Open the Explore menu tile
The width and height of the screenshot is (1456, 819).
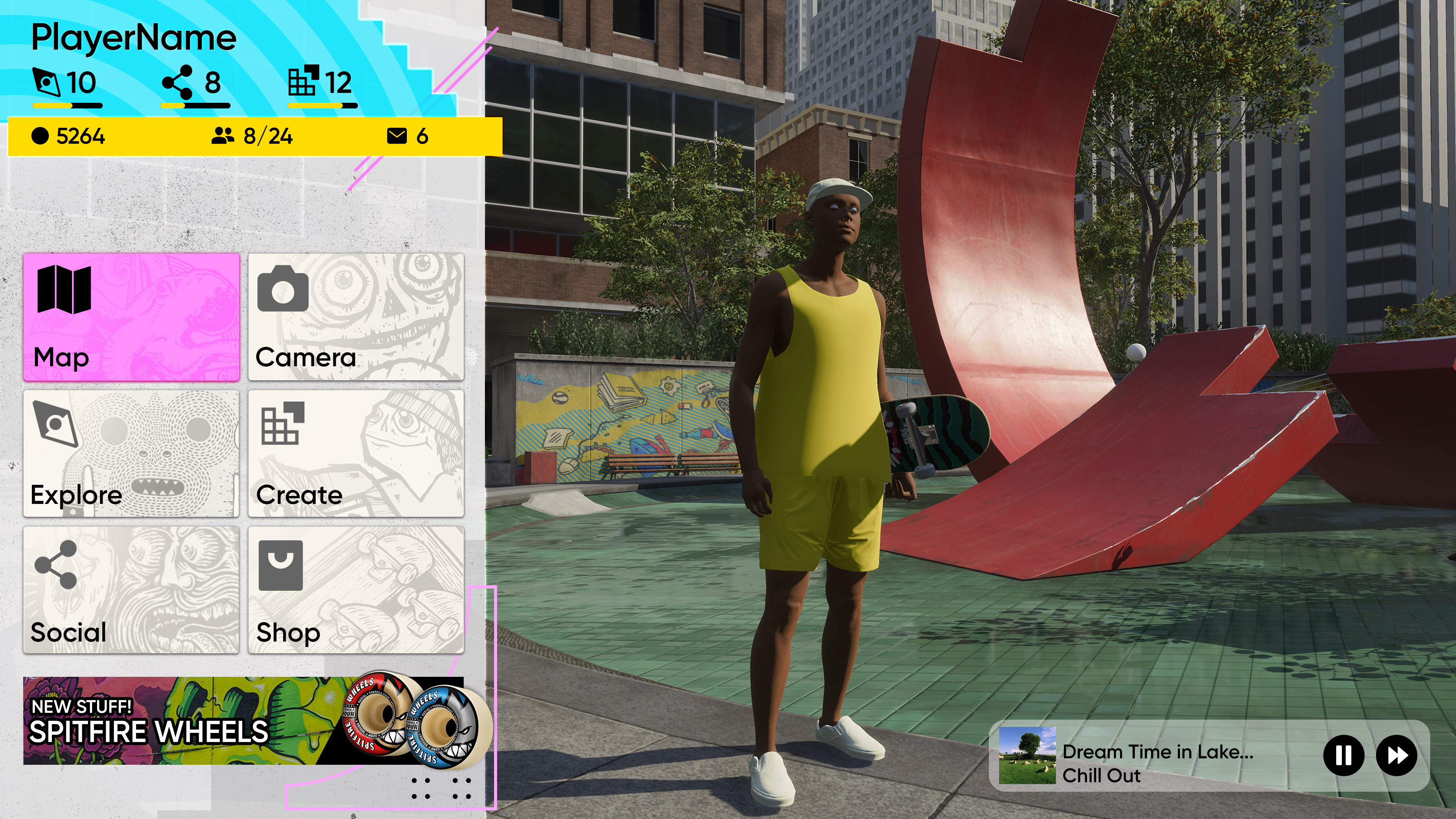tap(131, 453)
